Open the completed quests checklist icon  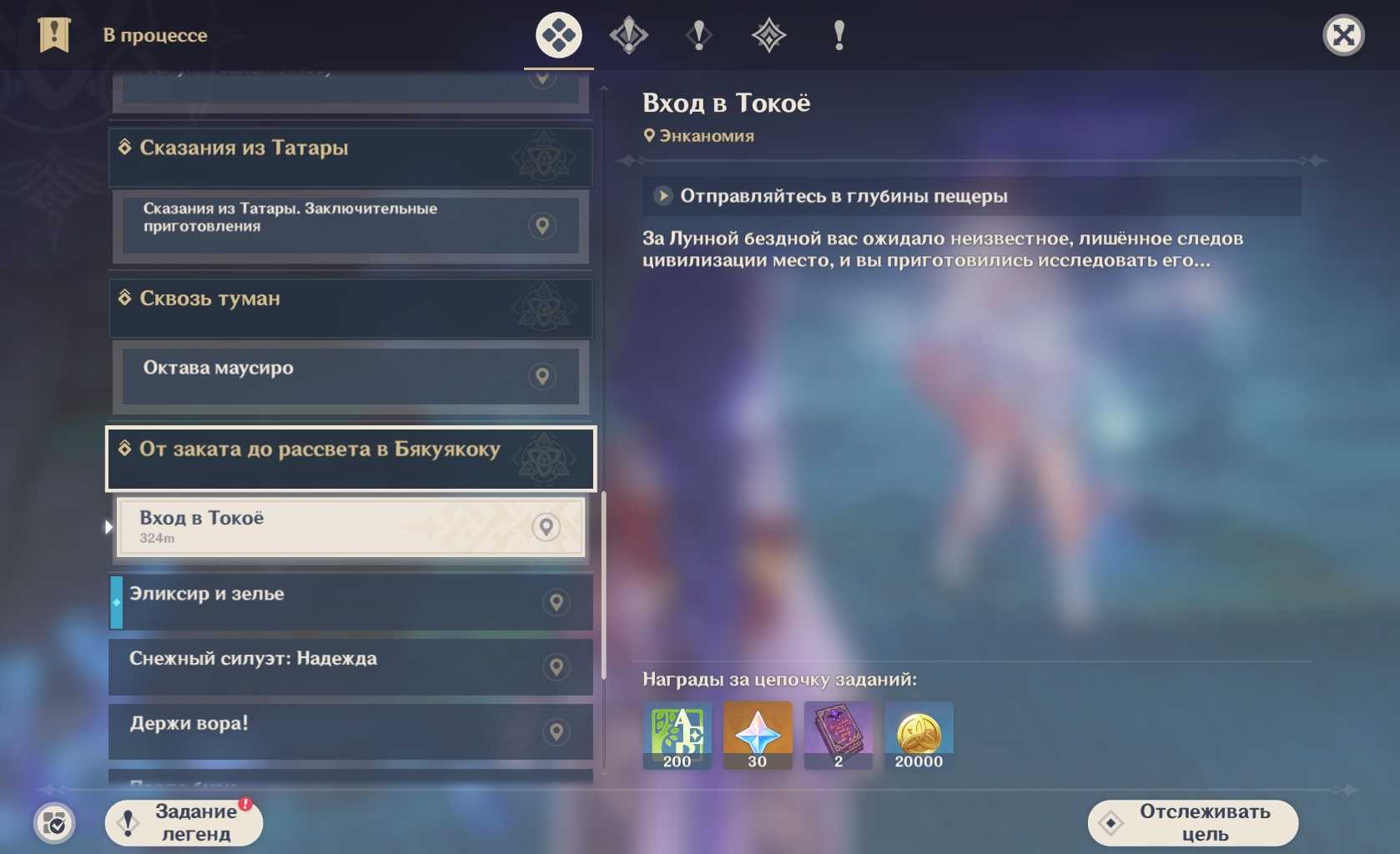click(x=54, y=824)
